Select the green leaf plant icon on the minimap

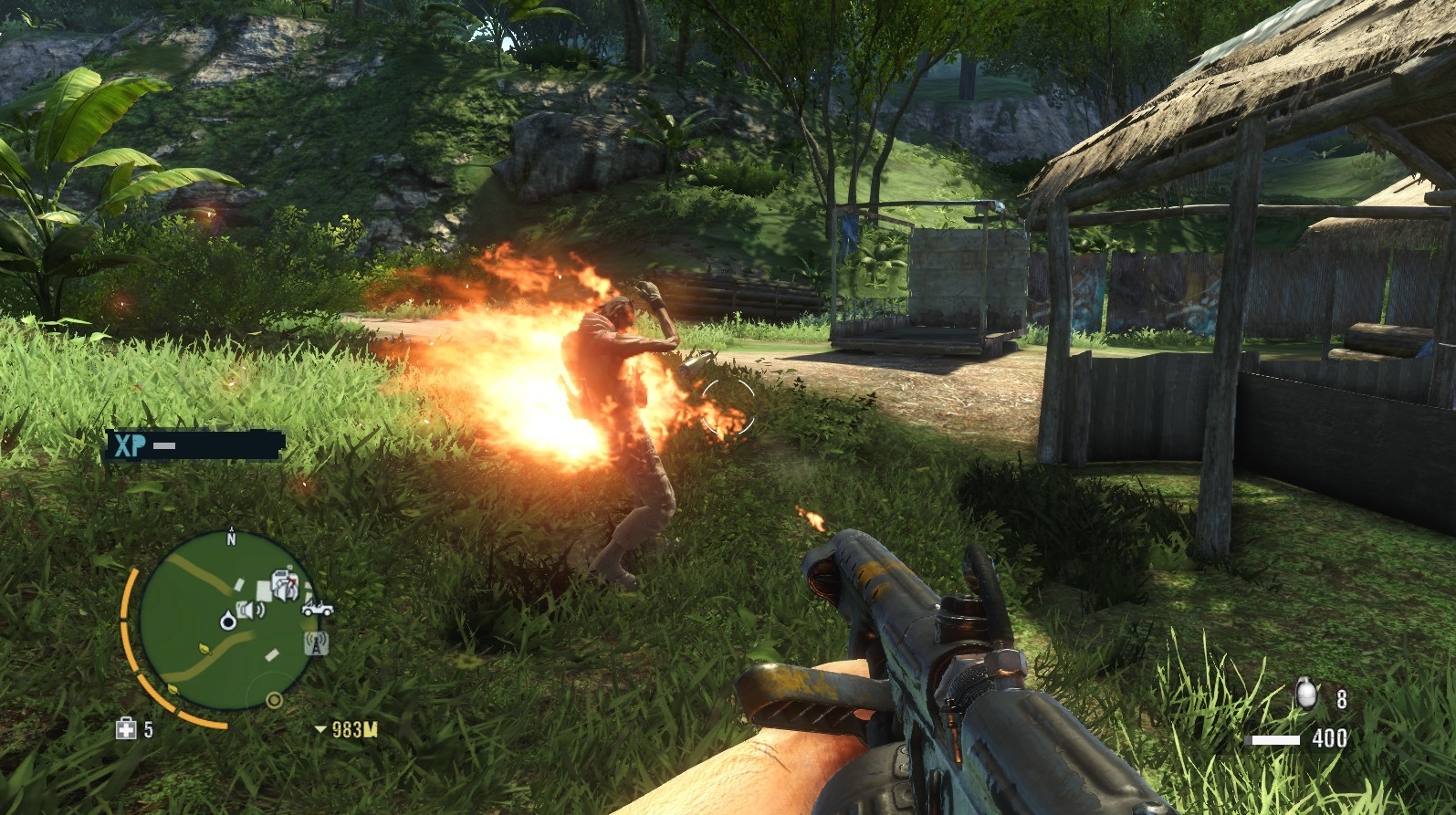204,648
